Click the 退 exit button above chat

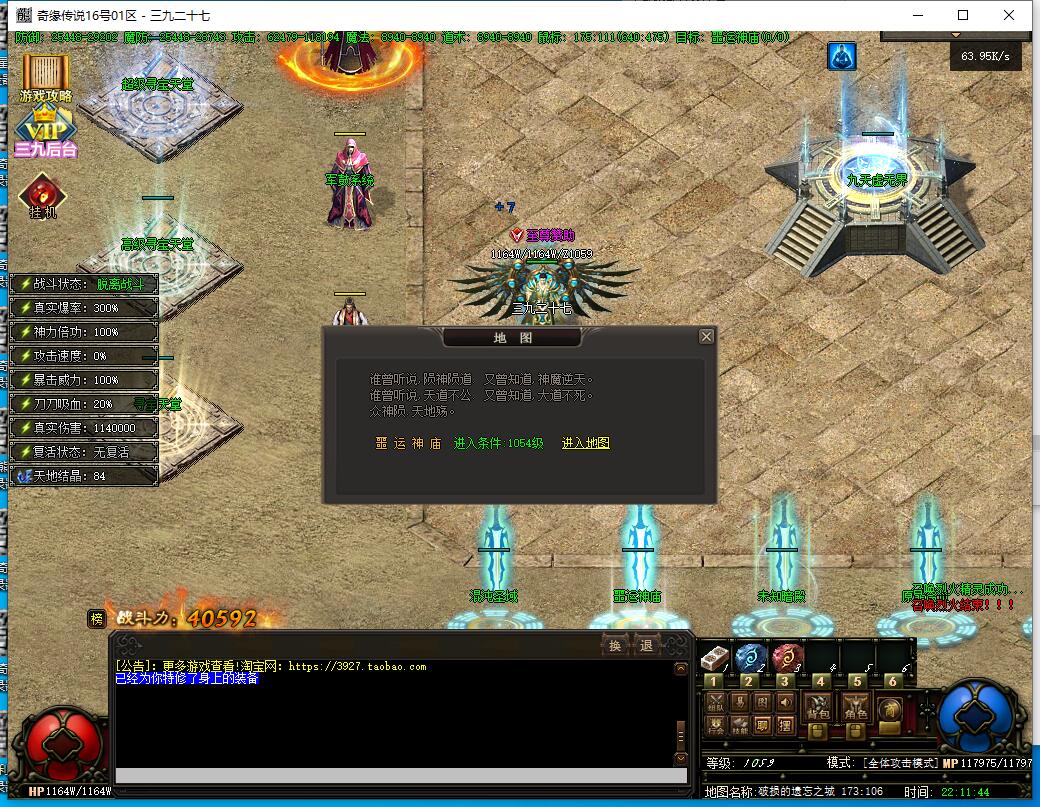coord(646,646)
